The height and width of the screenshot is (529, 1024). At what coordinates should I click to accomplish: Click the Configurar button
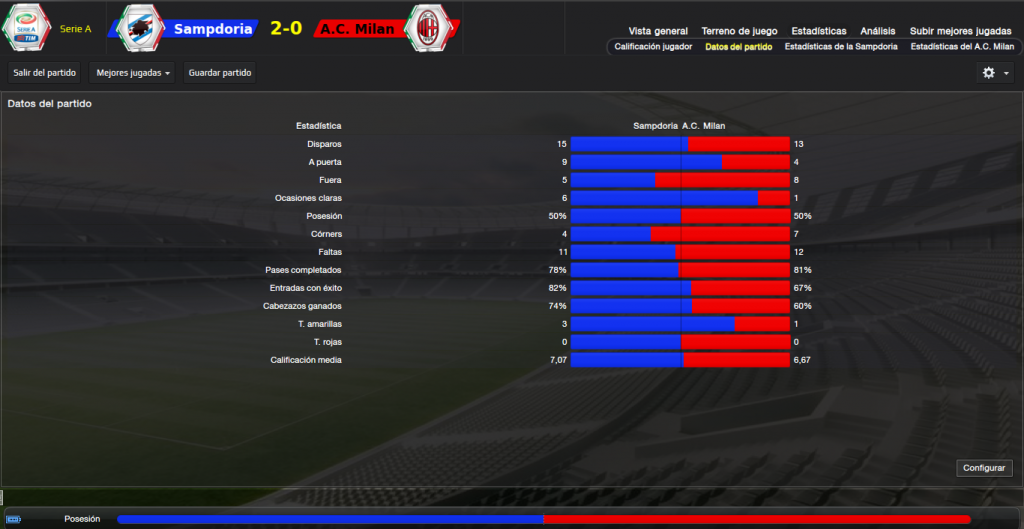(986, 468)
